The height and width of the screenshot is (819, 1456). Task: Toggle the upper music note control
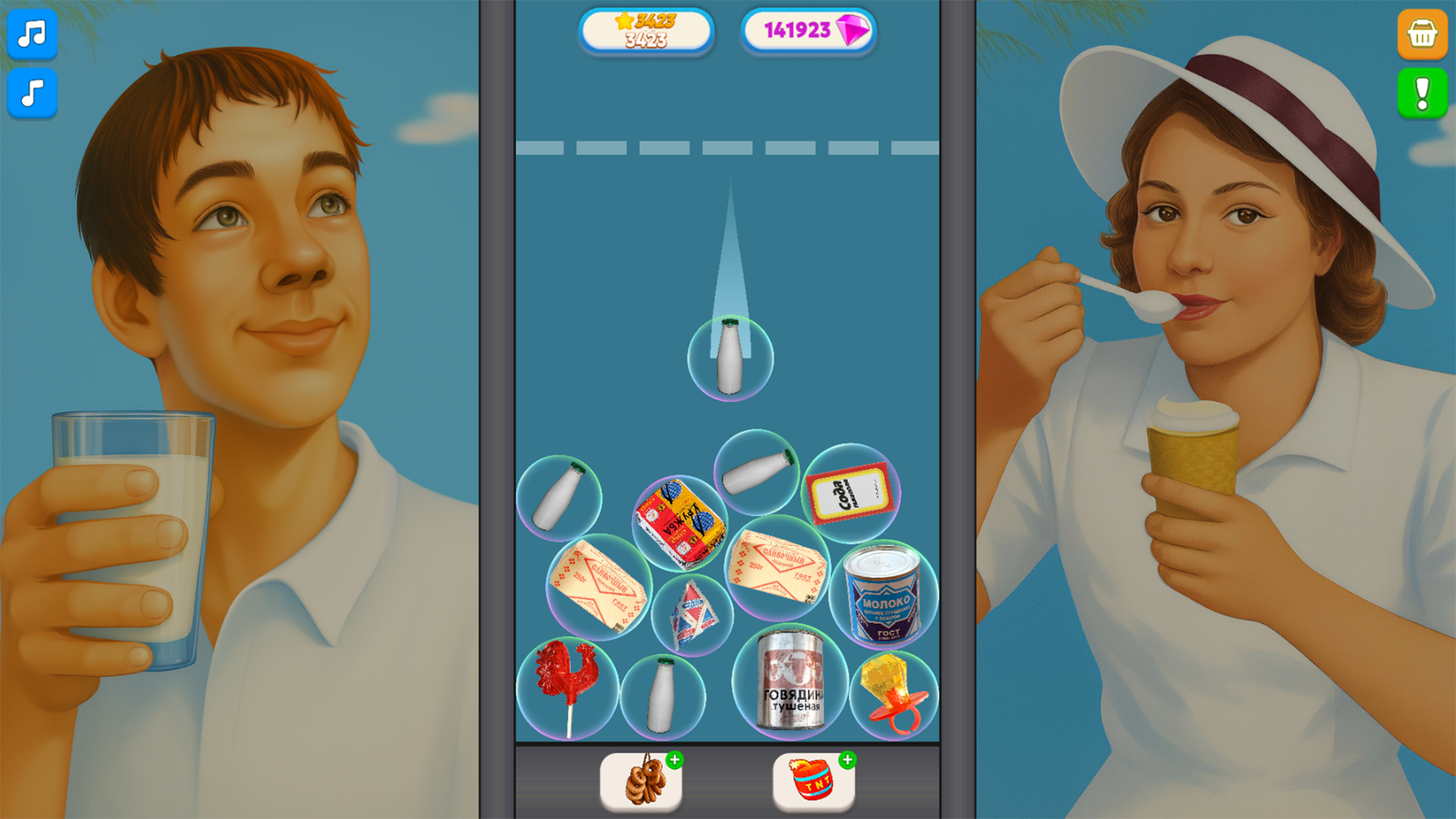click(32, 34)
